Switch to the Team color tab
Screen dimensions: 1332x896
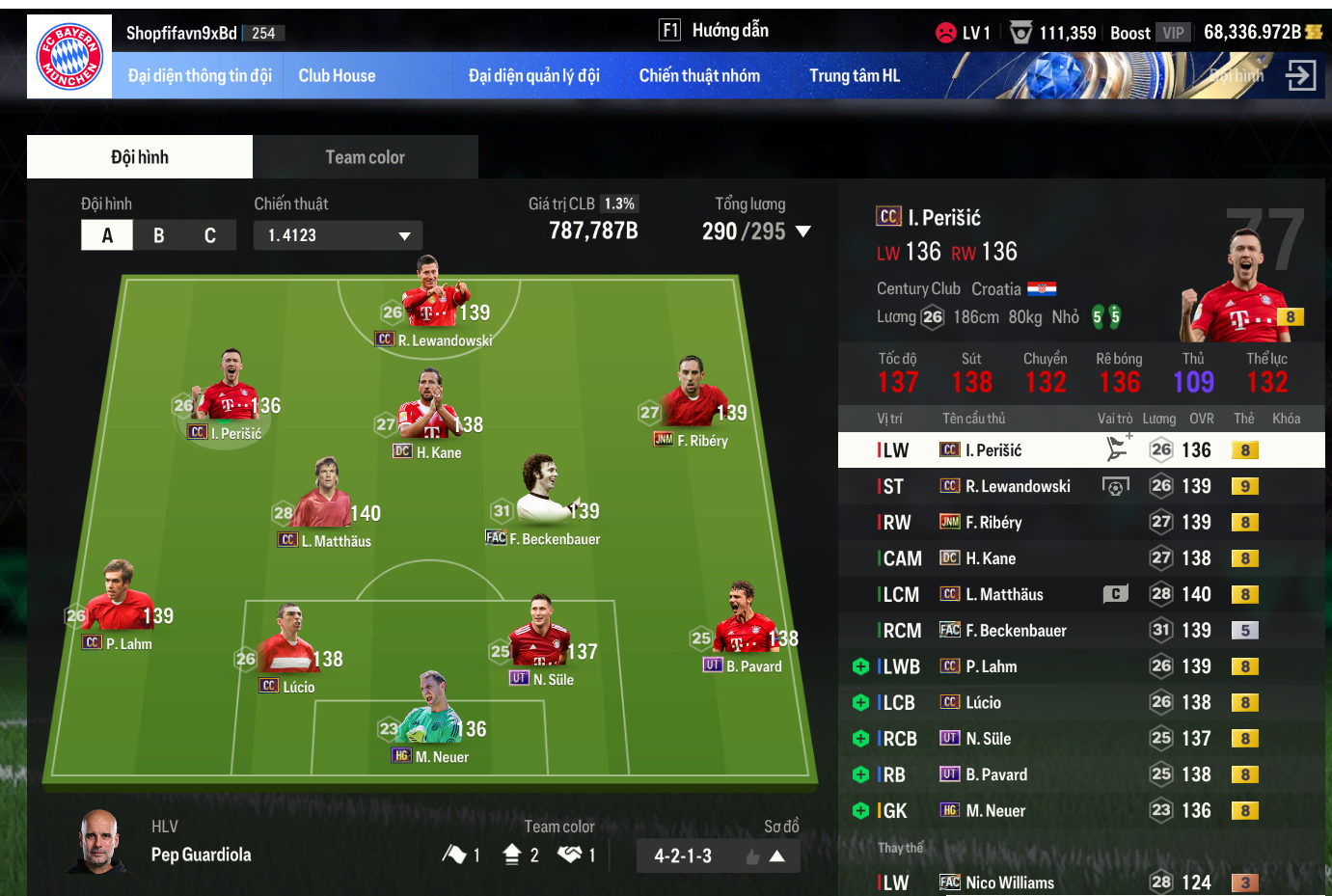point(365,157)
